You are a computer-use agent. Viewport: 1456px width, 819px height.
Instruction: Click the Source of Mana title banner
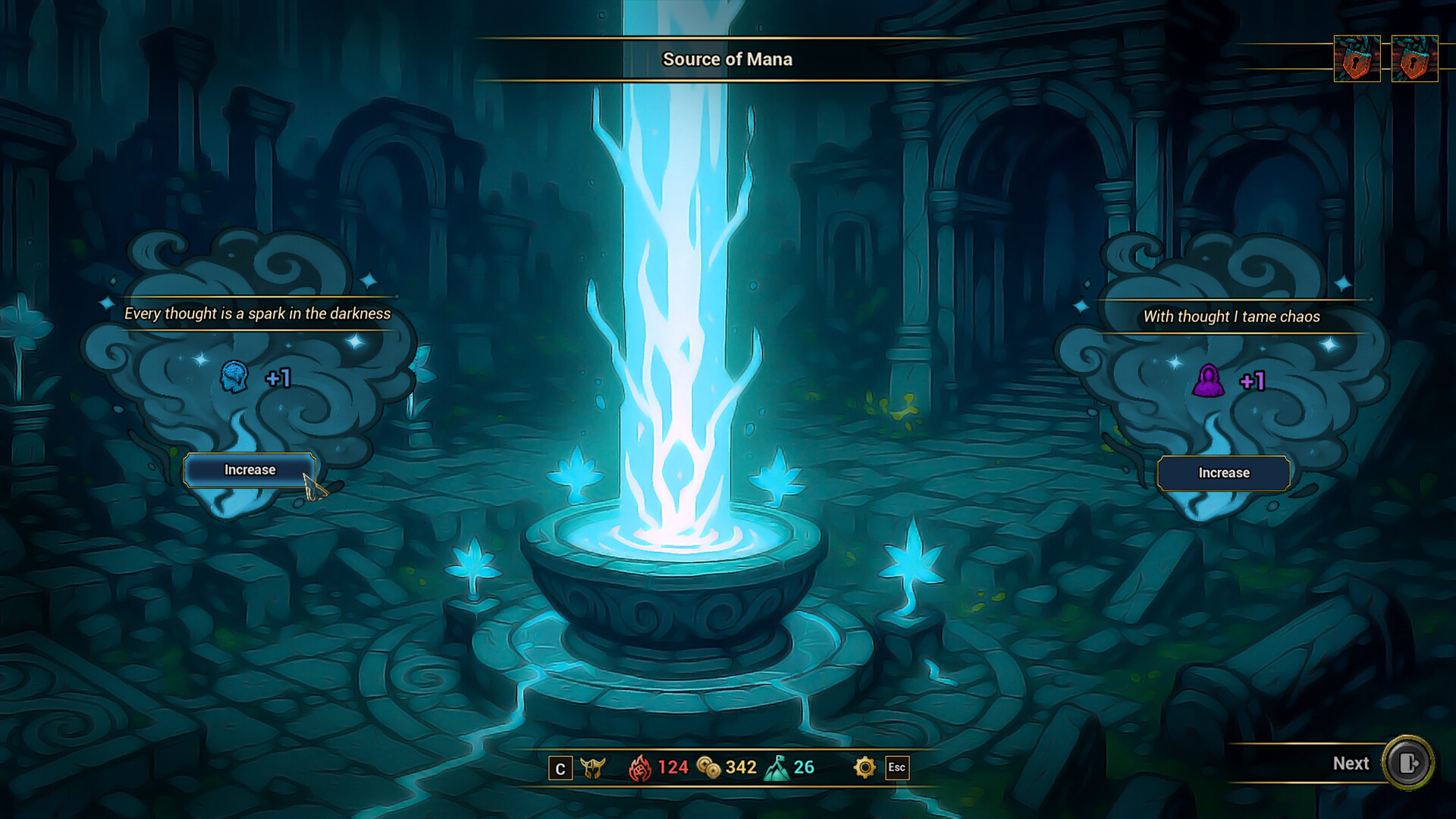point(728,59)
